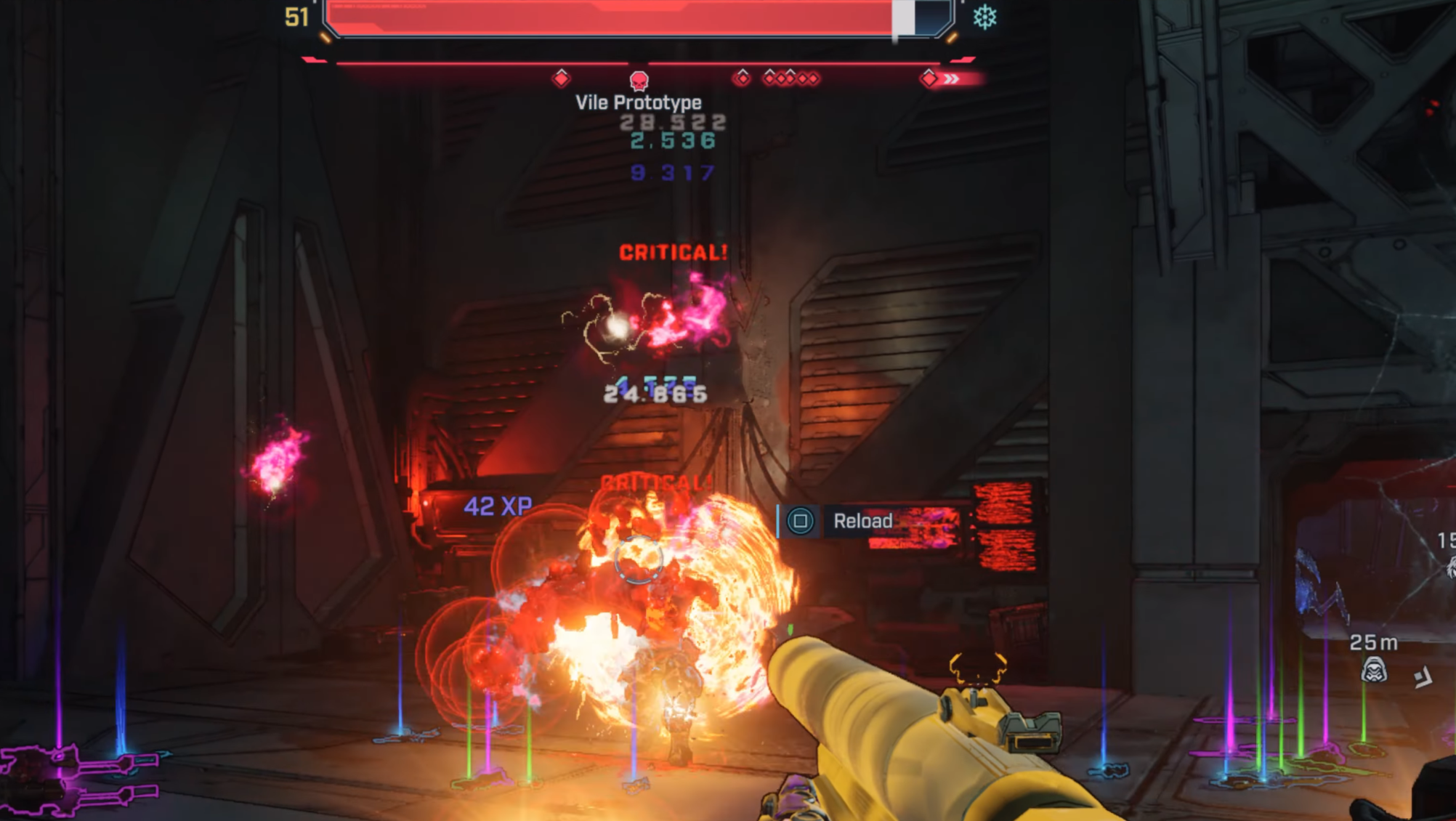Click the helmet waypoint marker showing 25m

click(x=1373, y=670)
